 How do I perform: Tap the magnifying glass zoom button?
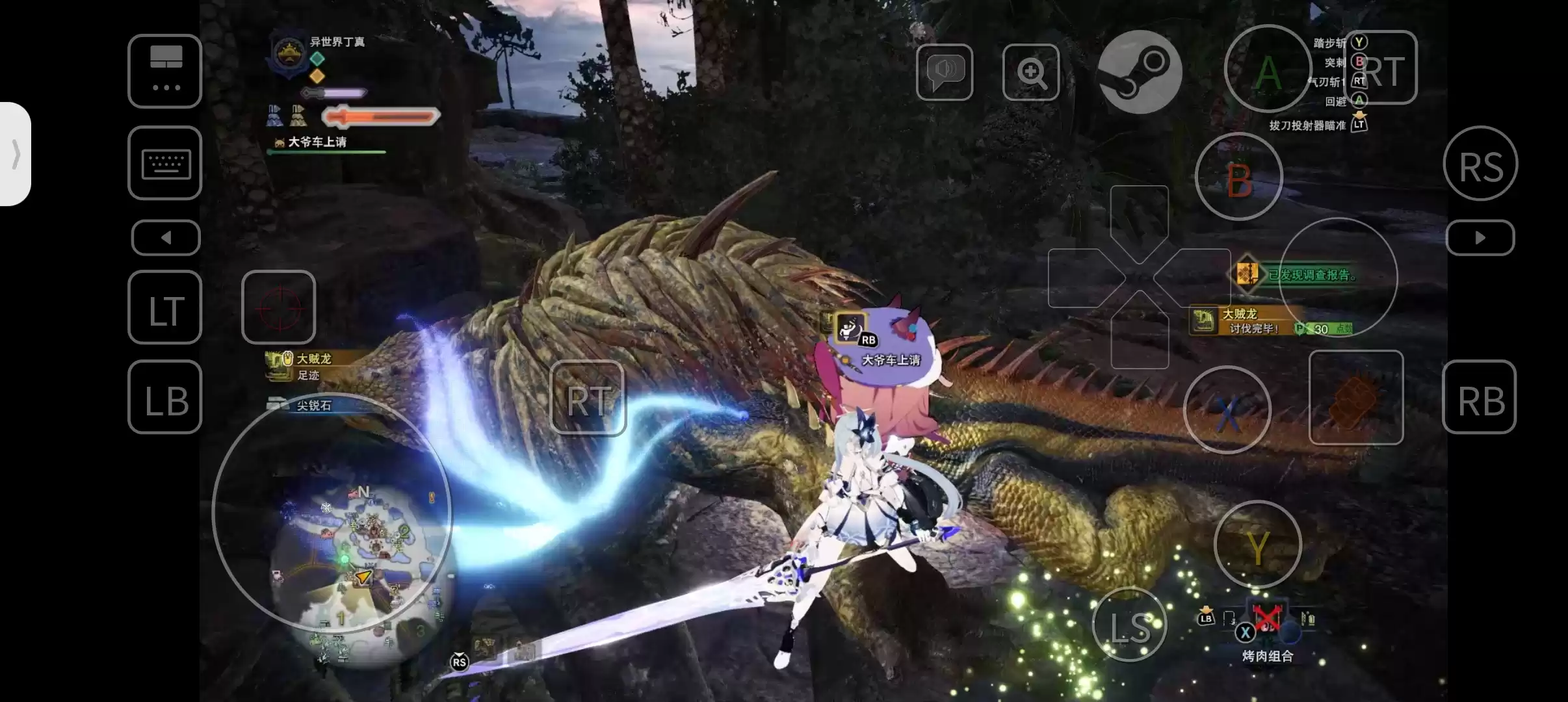1031,72
